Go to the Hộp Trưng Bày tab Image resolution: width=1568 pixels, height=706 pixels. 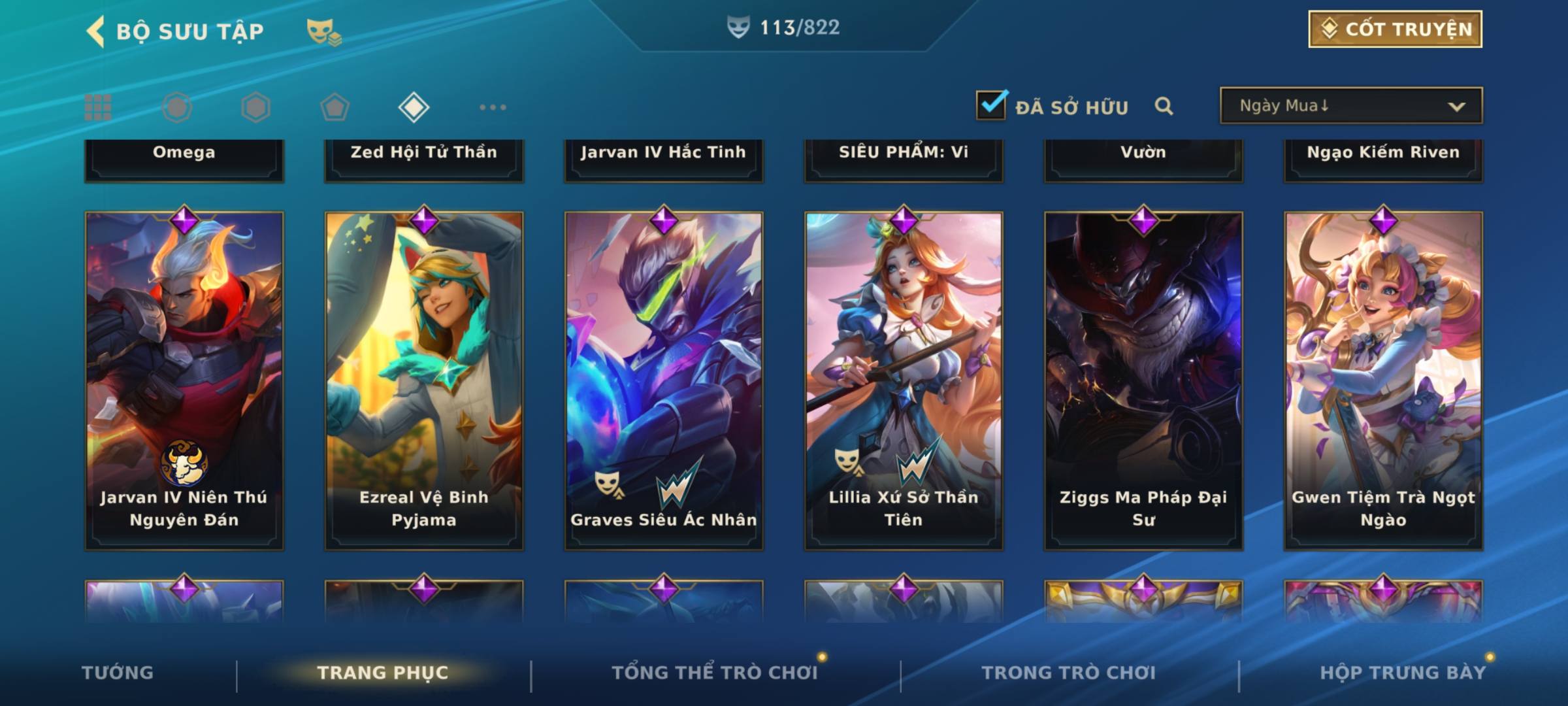coord(1403,673)
